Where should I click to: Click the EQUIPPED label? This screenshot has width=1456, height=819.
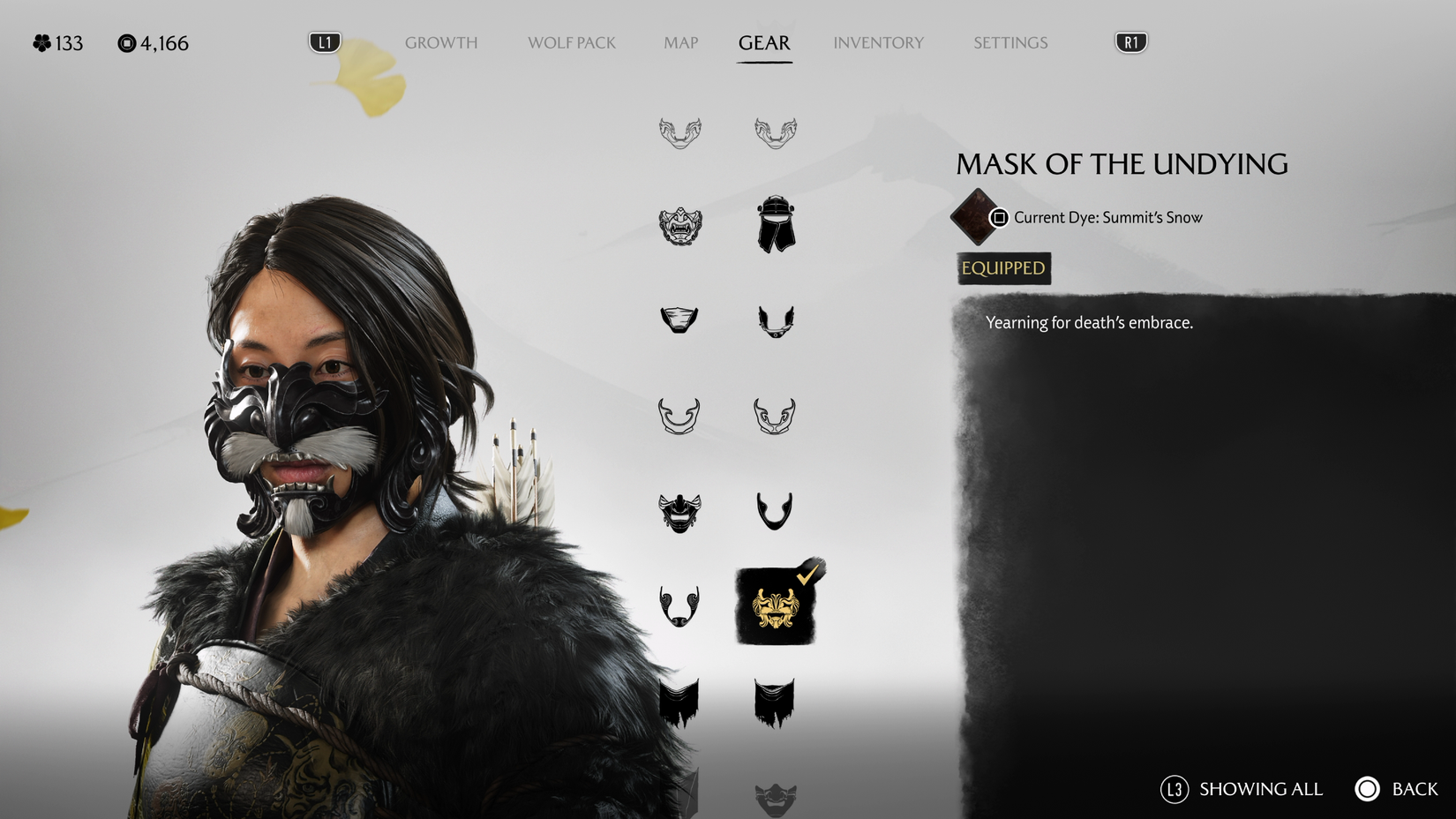click(x=1002, y=268)
